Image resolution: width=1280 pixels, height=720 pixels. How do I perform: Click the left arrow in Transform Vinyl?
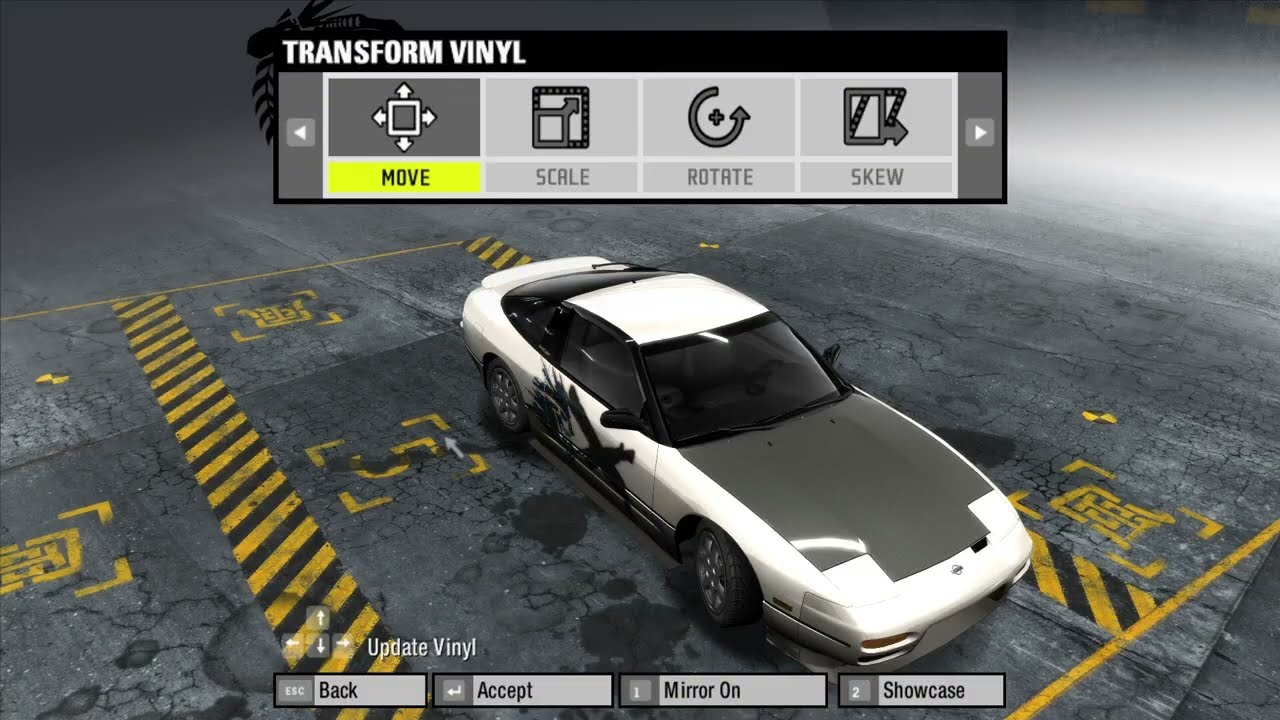(x=300, y=132)
